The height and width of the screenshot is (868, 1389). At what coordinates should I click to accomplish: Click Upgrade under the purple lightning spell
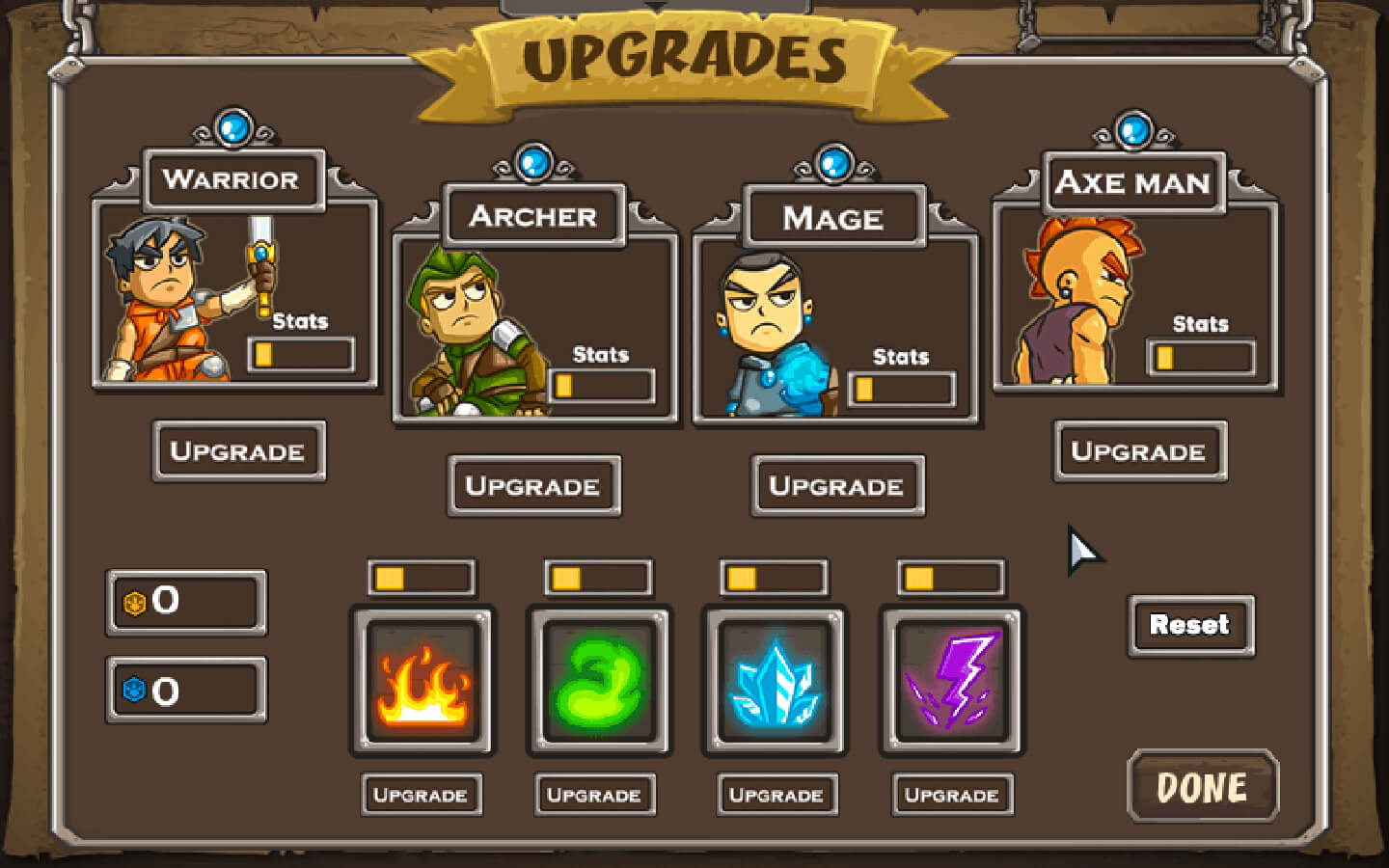[x=952, y=795]
